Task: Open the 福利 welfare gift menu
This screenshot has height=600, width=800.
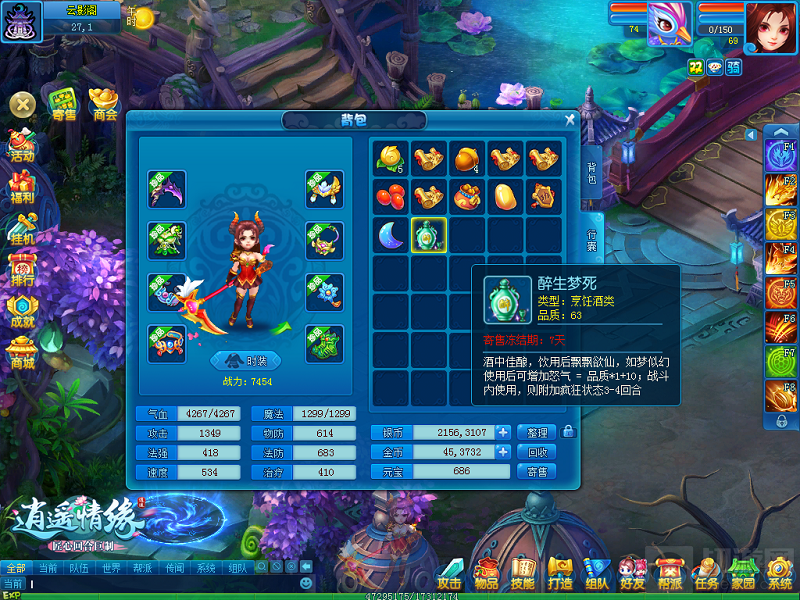Action: (22, 188)
